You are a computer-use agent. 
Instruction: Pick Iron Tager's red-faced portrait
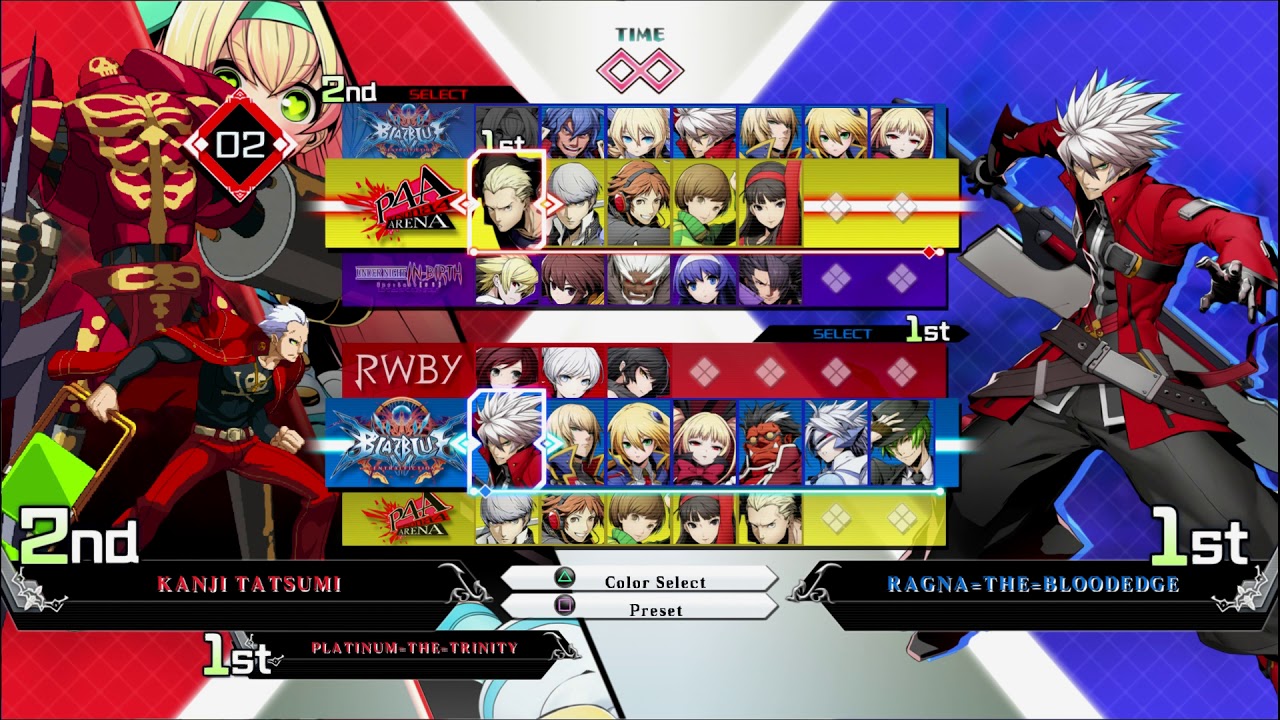point(770,442)
